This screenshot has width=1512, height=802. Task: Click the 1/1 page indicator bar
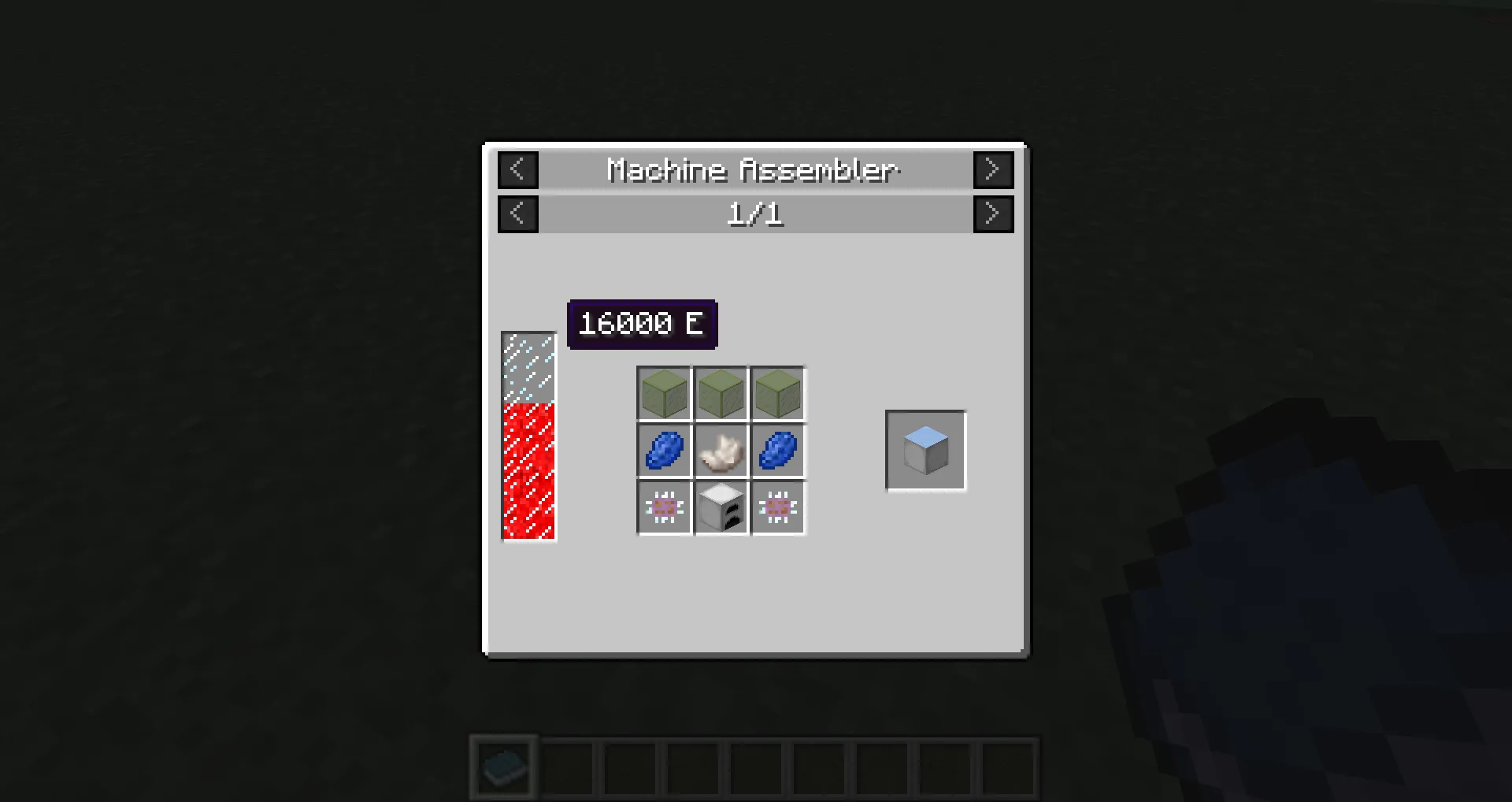[x=754, y=213]
